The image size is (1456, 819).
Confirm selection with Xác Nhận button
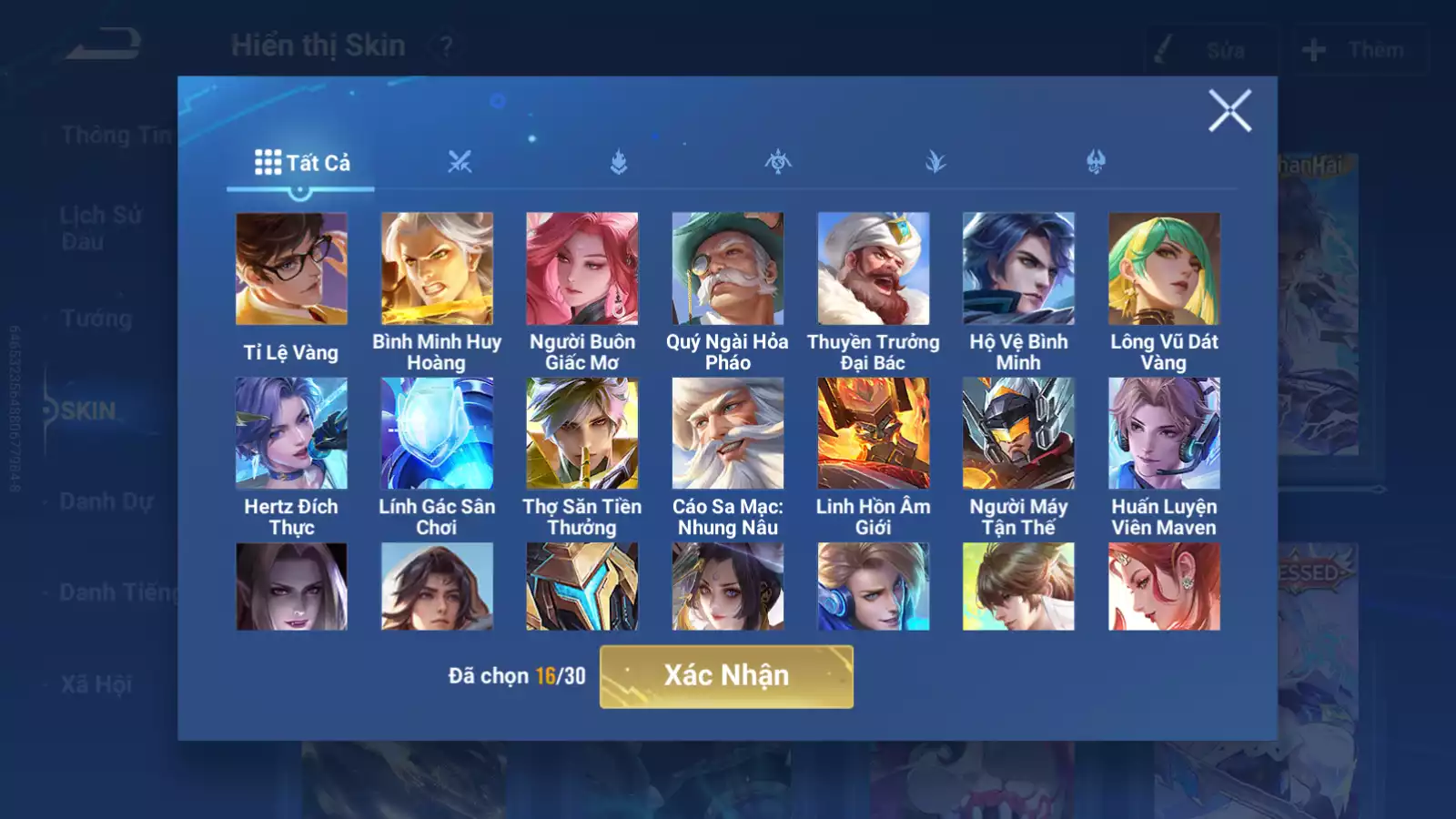[726, 676]
